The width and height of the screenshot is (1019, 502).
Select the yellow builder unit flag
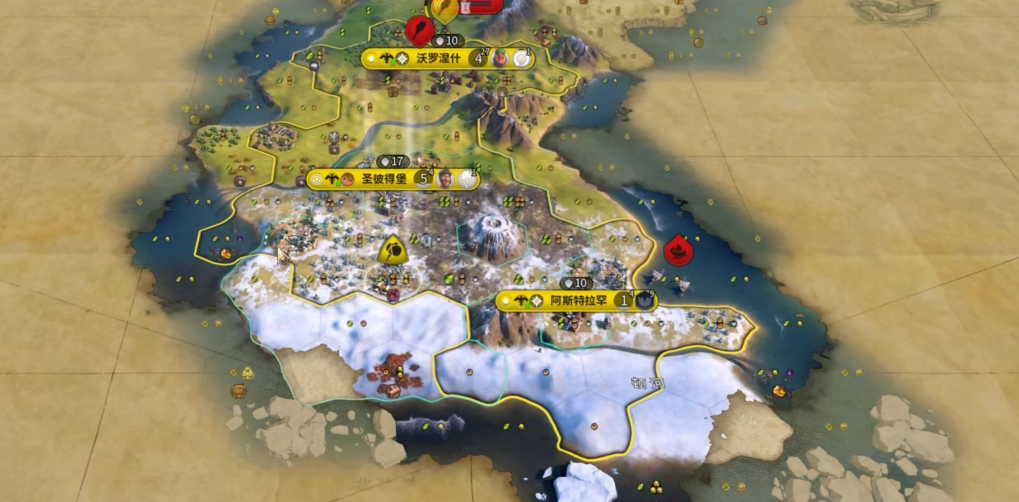pos(392,250)
